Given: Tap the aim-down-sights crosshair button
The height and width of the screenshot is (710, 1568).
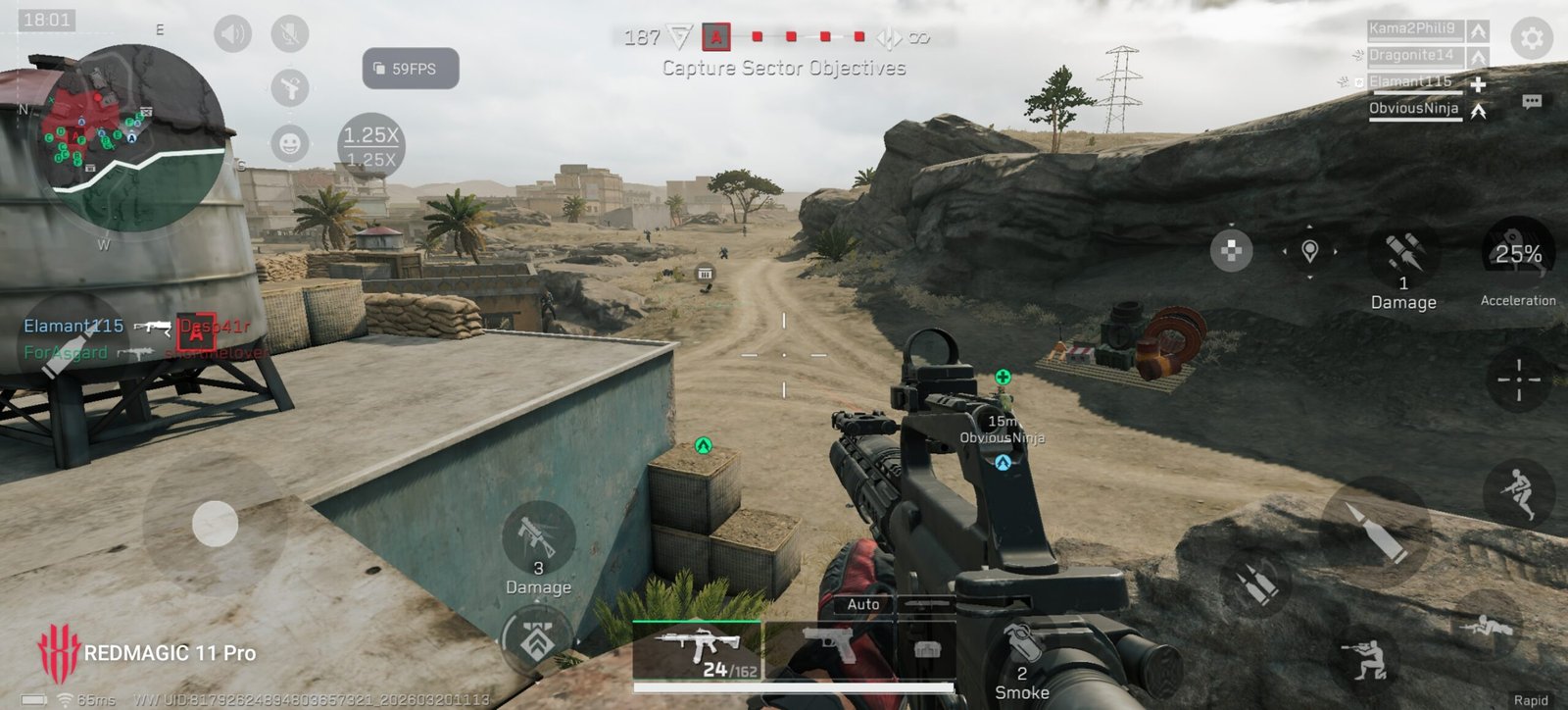Looking at the screenshot, I should coord(1518,380).
